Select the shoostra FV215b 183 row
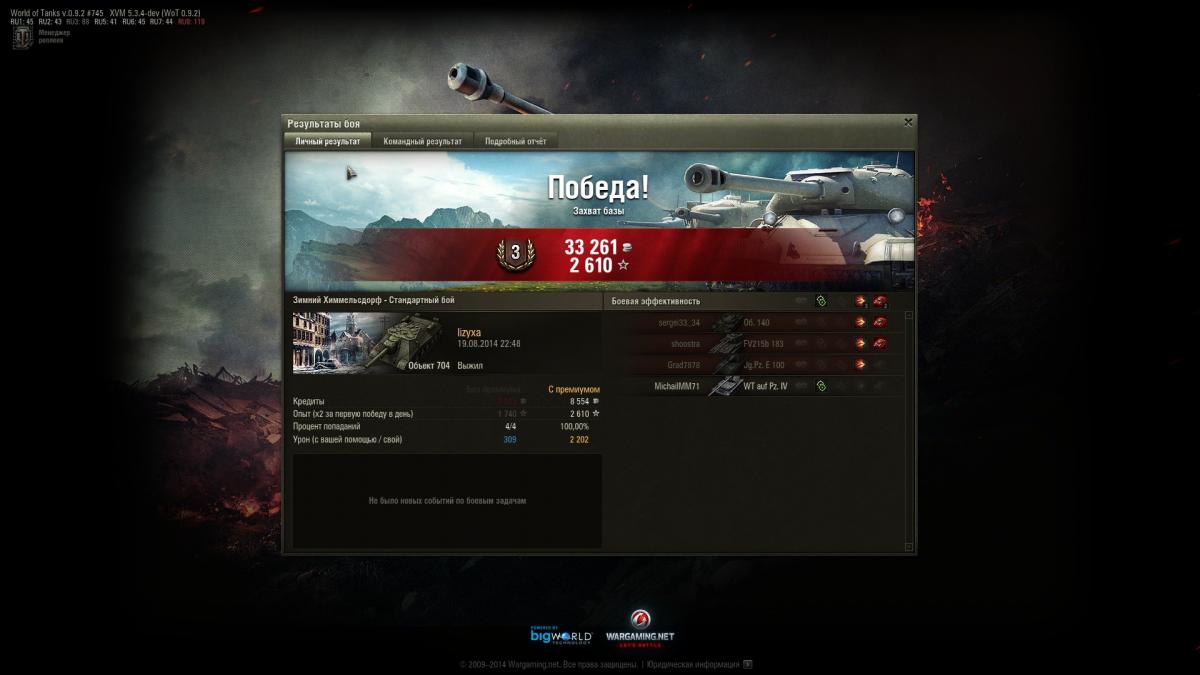Screen dimensions: 1200x675 [x=755, y=344]
